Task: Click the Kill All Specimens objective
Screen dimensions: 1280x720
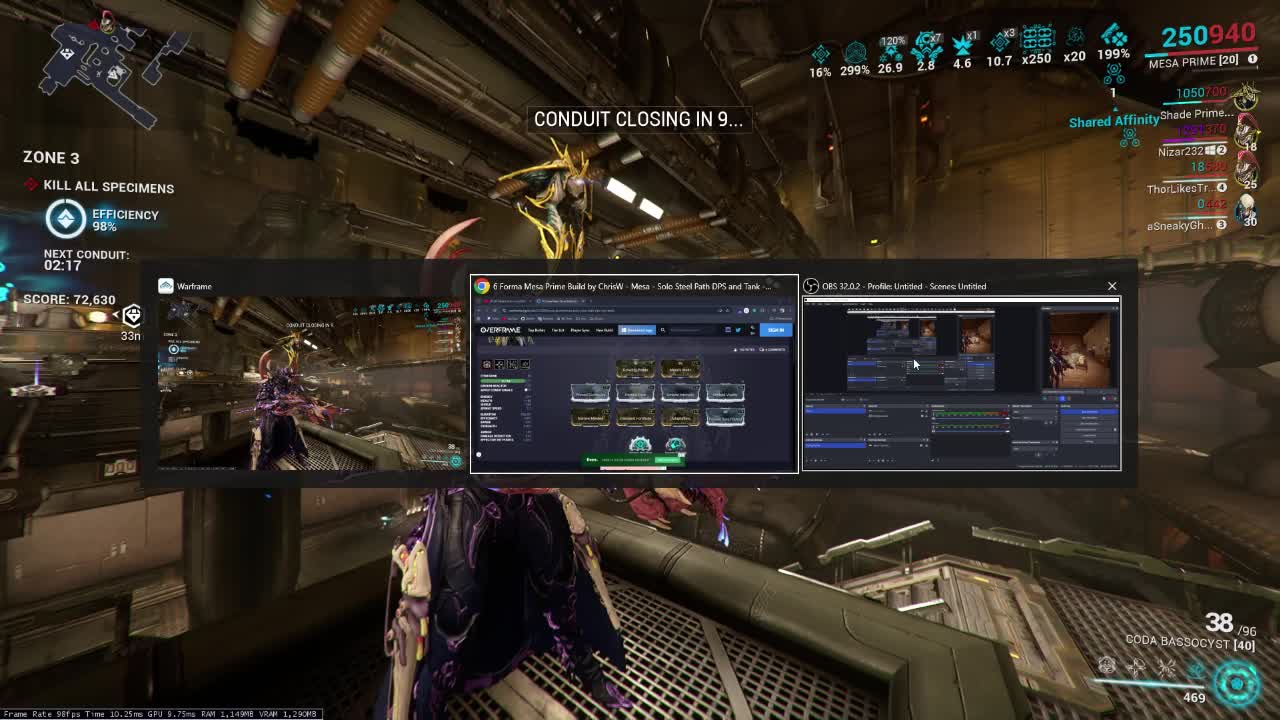Action: [x=108, y=187]
